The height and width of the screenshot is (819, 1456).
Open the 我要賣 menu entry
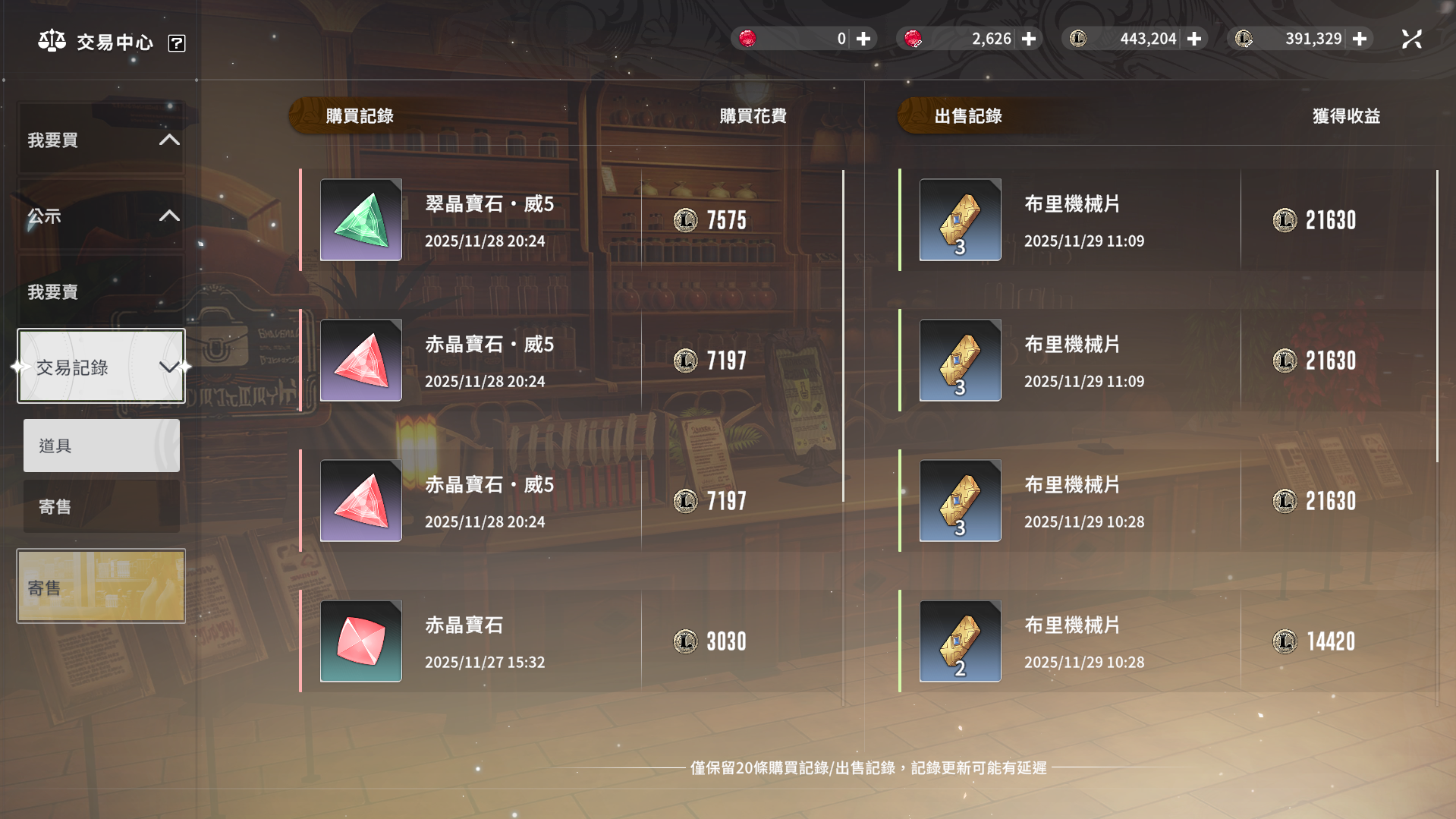(101, 291)
